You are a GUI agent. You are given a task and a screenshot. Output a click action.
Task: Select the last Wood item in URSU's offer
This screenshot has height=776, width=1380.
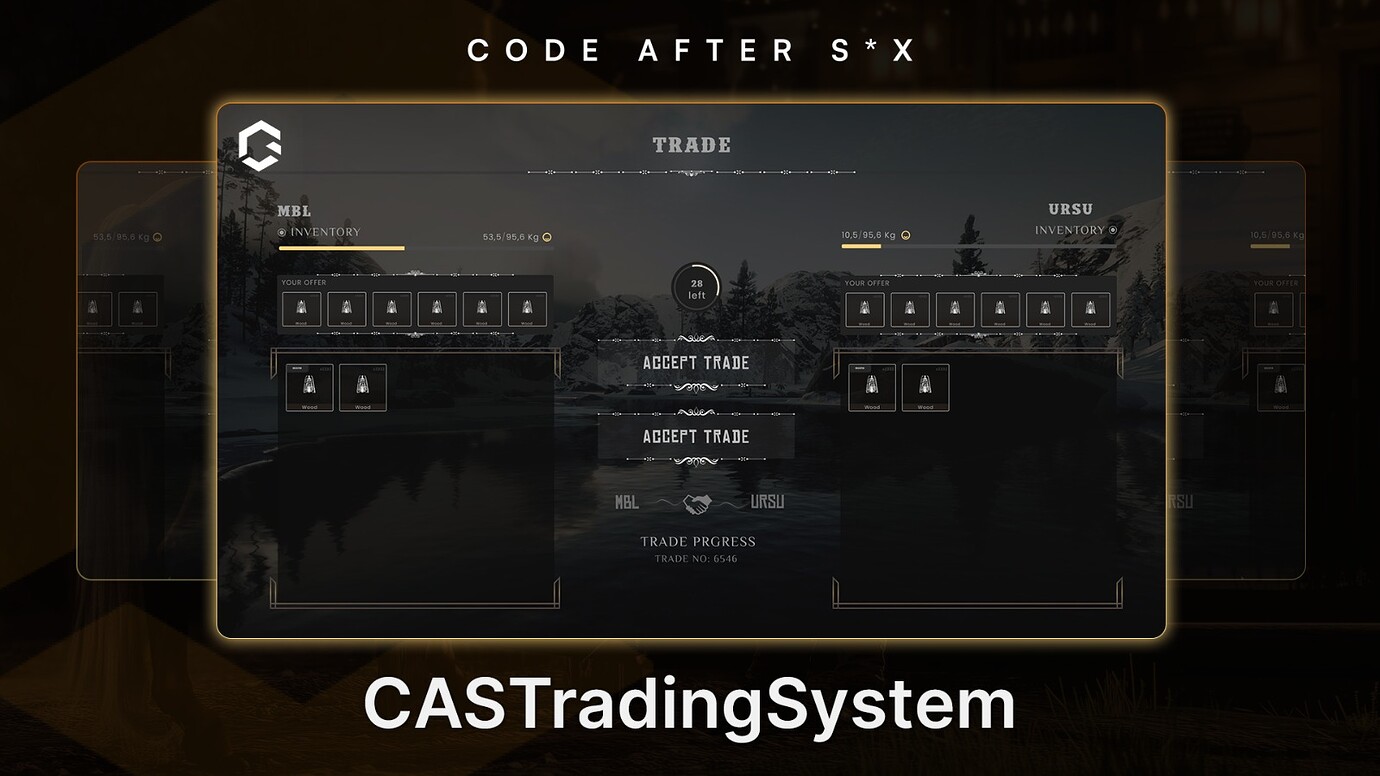point(1091,309)
